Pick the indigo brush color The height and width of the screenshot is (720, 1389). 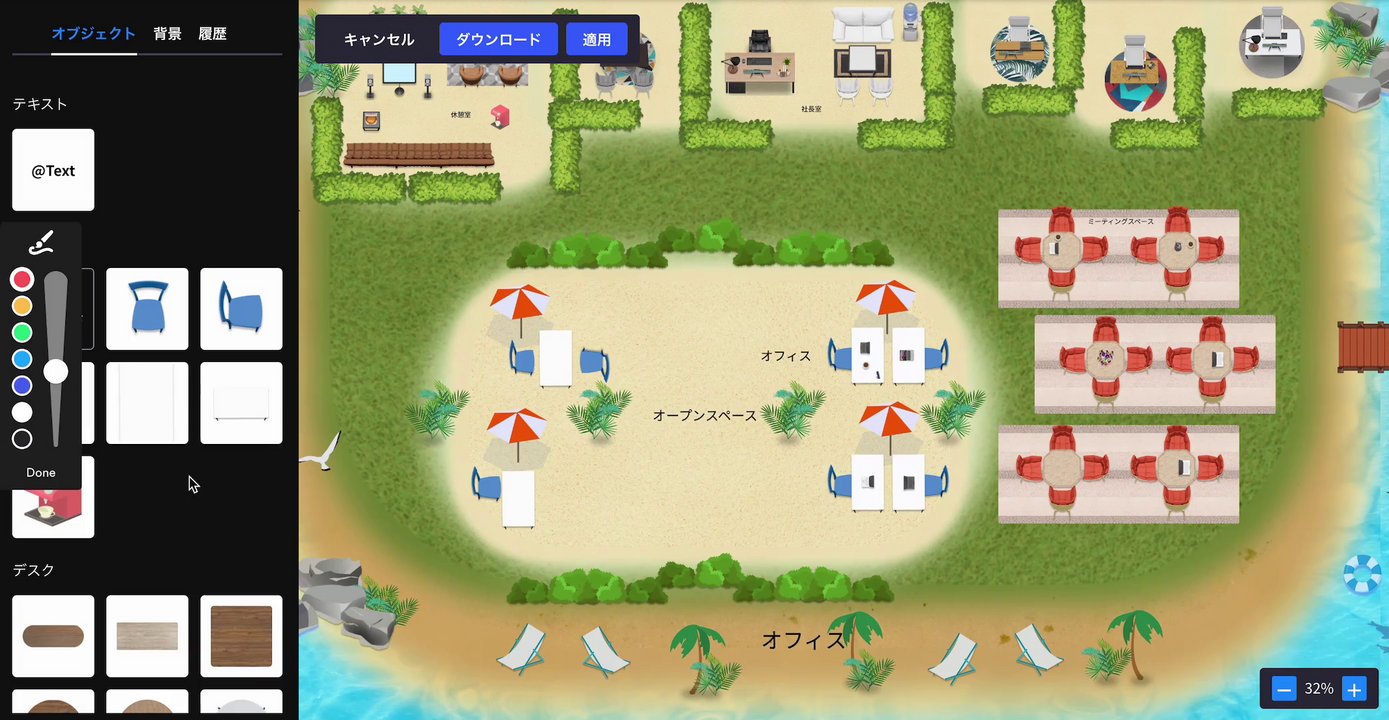[x=22, y=386]
